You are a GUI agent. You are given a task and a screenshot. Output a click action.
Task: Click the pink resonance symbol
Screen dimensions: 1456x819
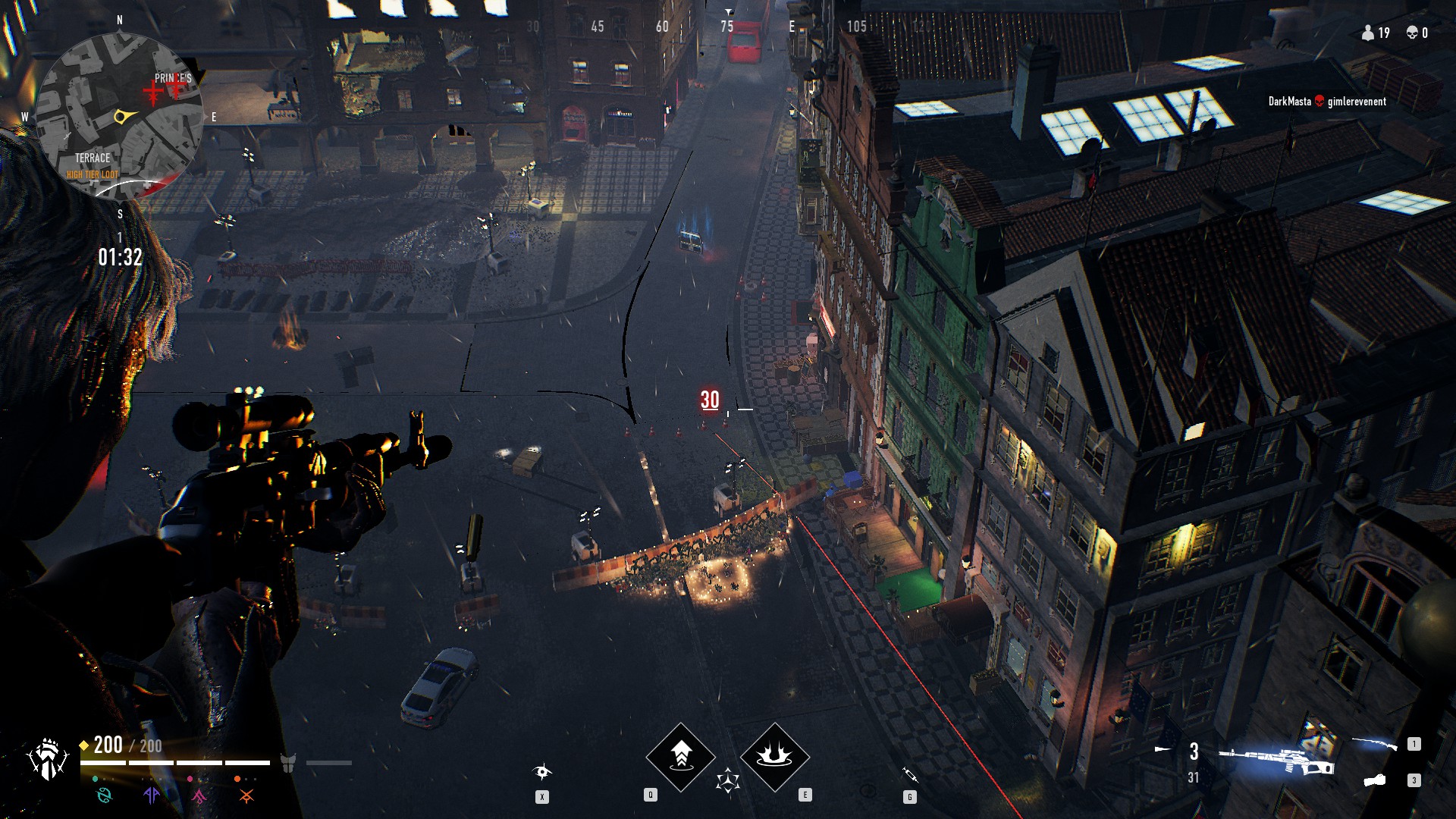(199, 795)
